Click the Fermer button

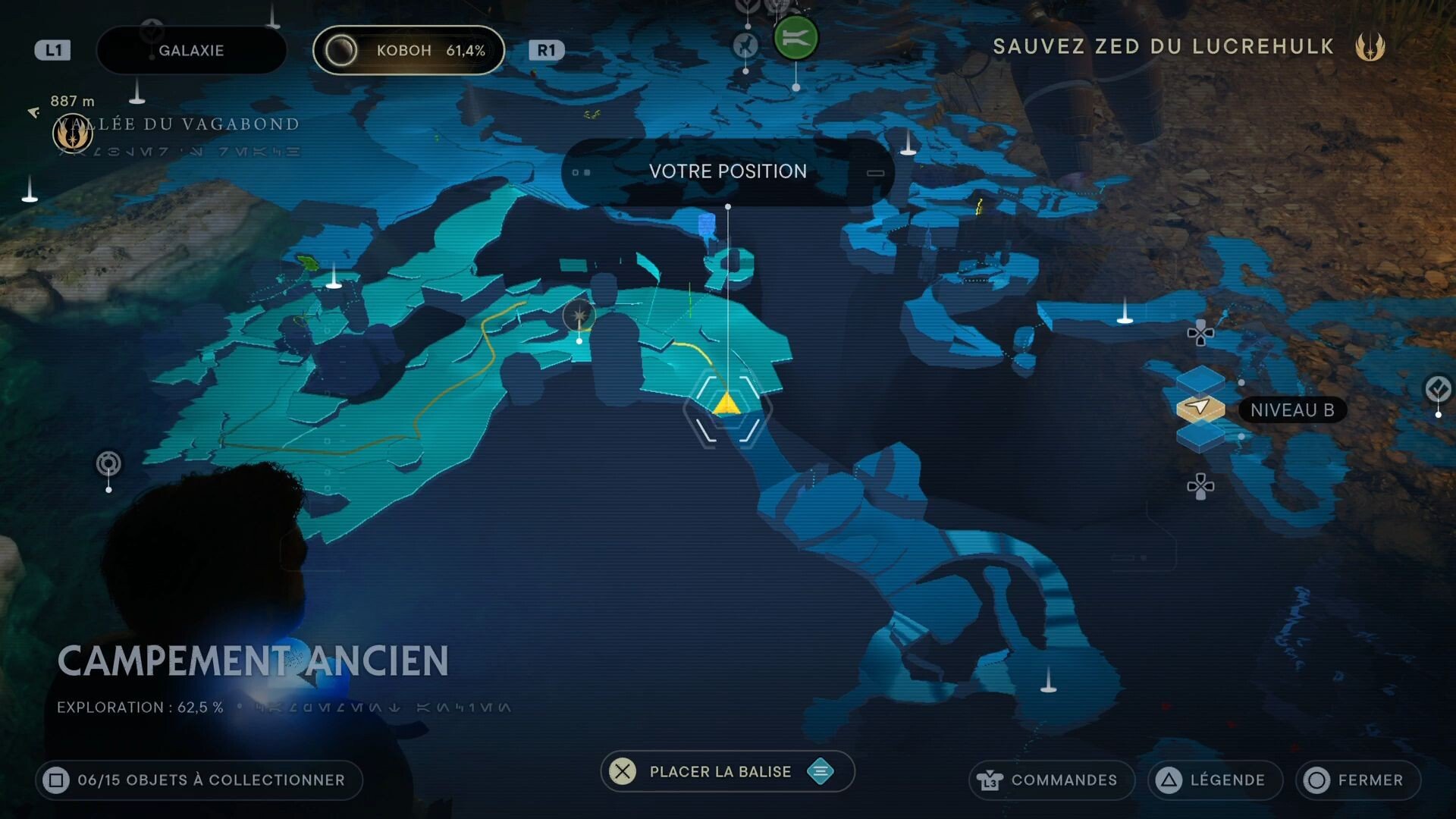1357,780
